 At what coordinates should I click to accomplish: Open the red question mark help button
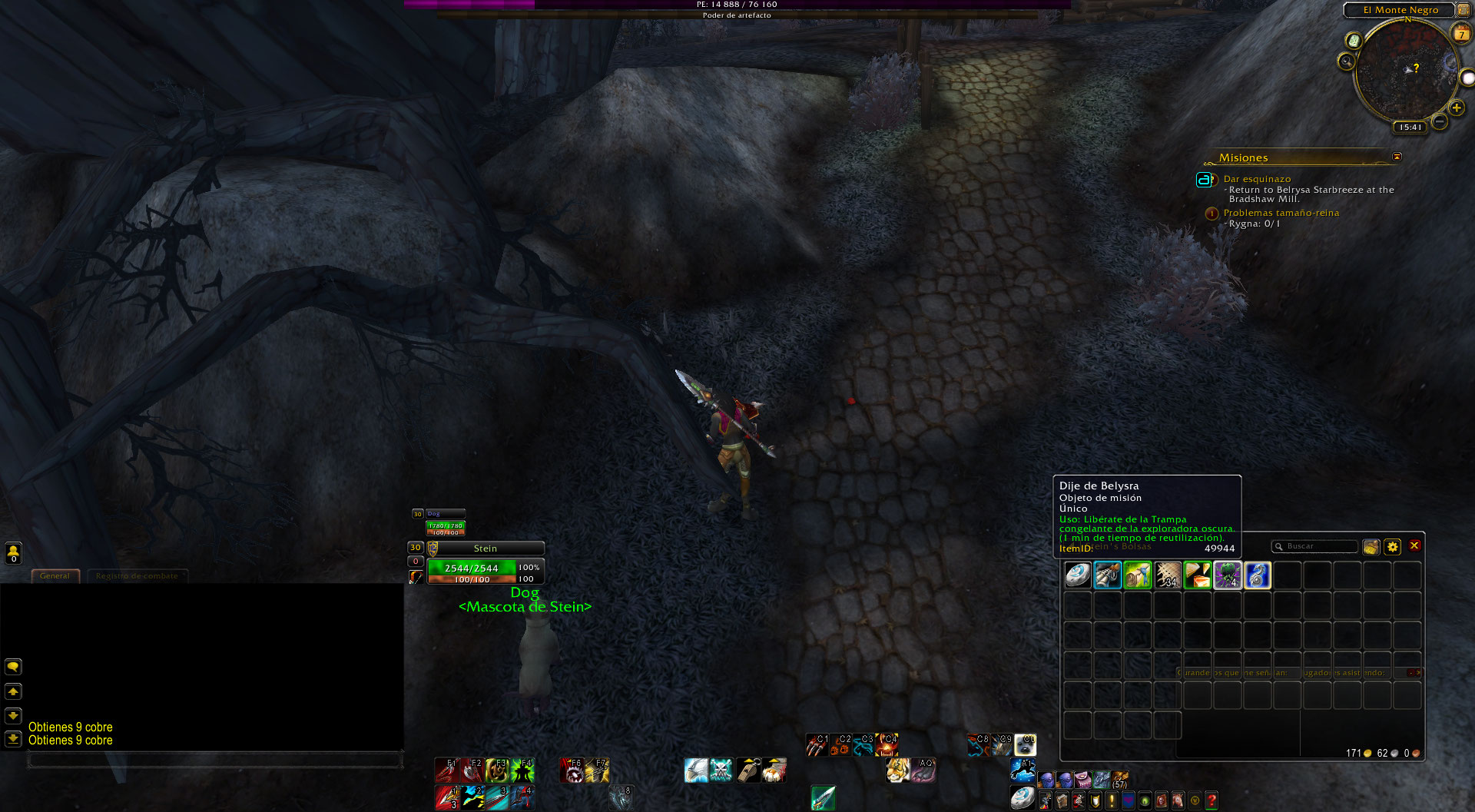pyautogui.click(x=1211, y=800)
